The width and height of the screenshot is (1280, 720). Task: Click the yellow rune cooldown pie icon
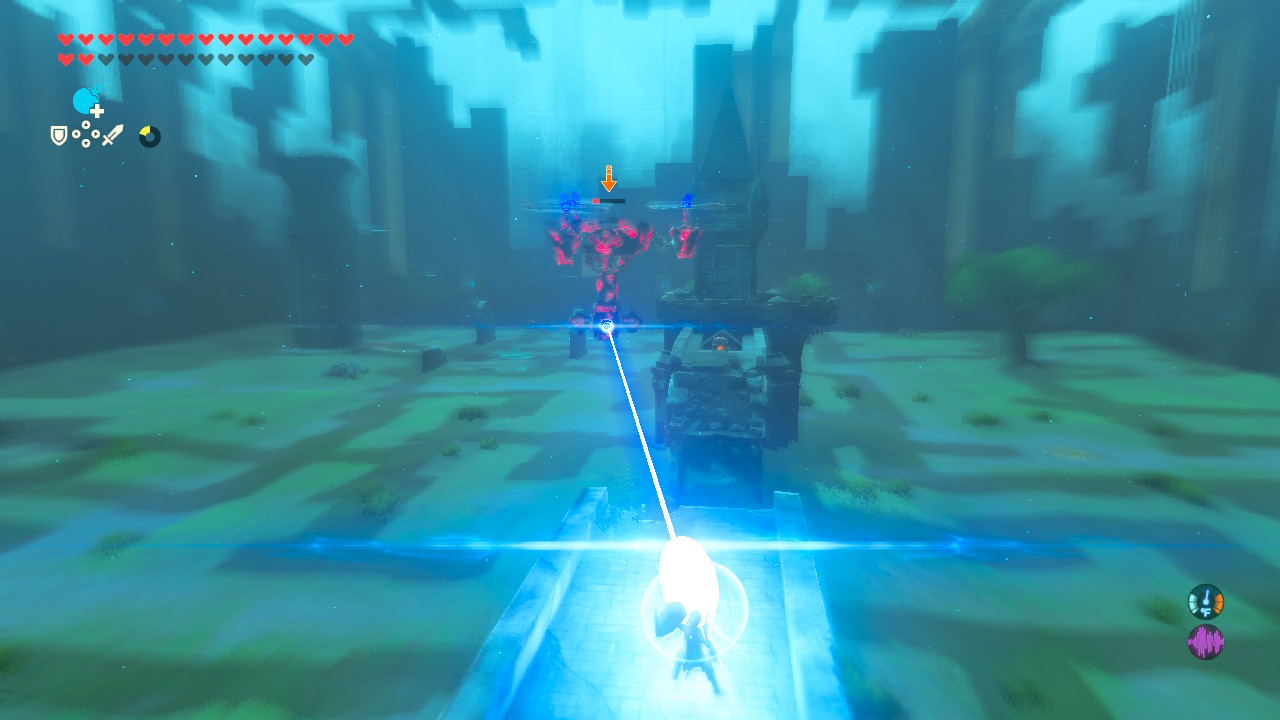pos(150,136)
